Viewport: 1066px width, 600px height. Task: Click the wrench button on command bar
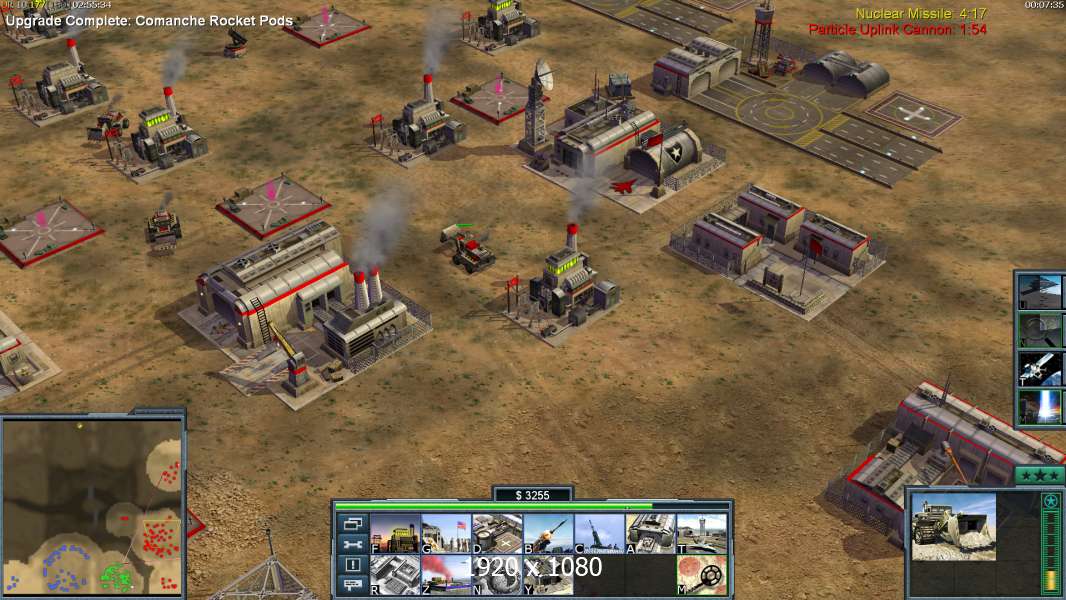click(352, 544)
